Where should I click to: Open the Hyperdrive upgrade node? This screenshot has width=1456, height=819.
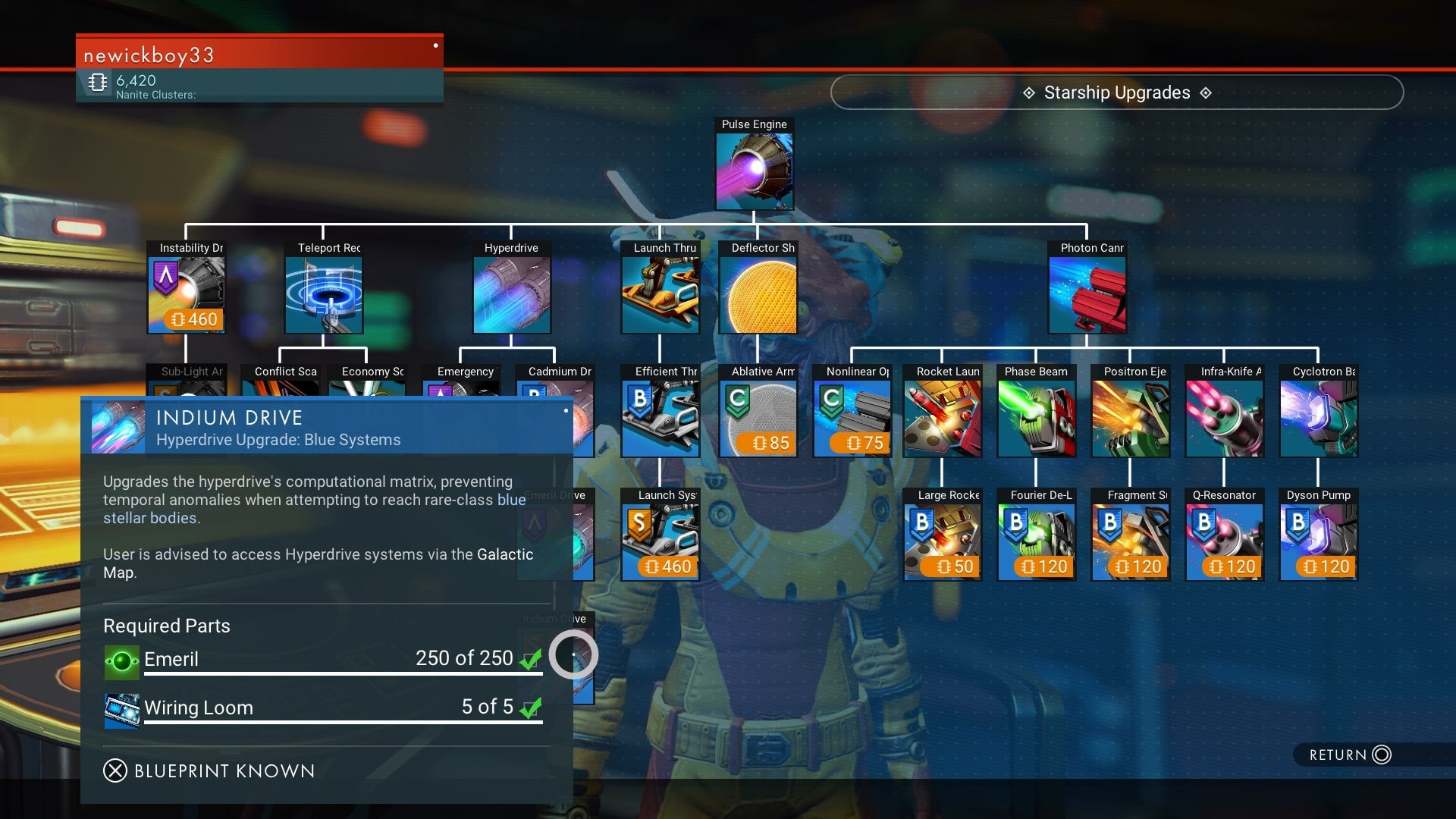pyautogui.click(x=512, y=295)
